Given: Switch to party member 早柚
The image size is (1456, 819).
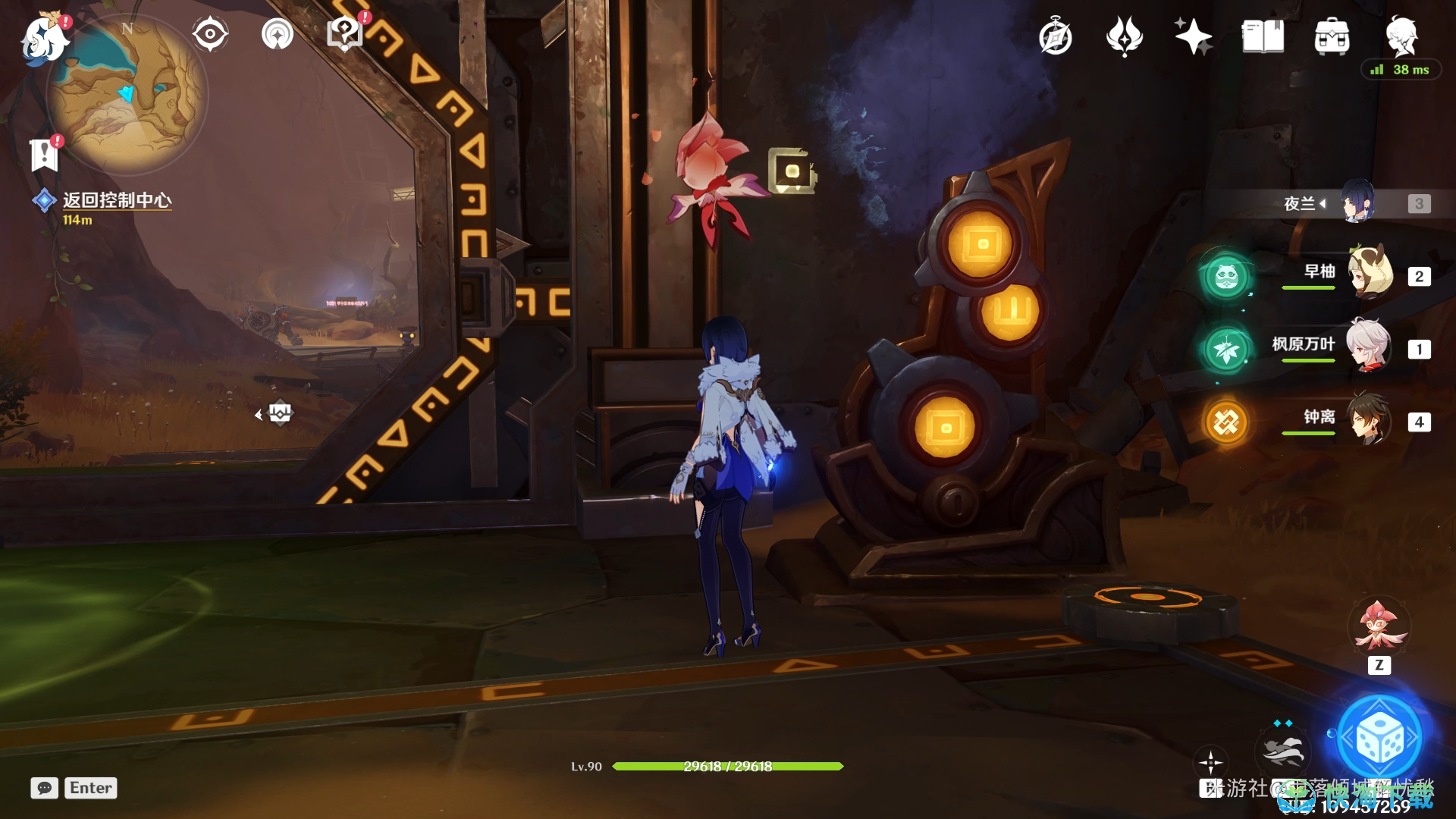Looking at the screenshot, I should [1370, 273].
